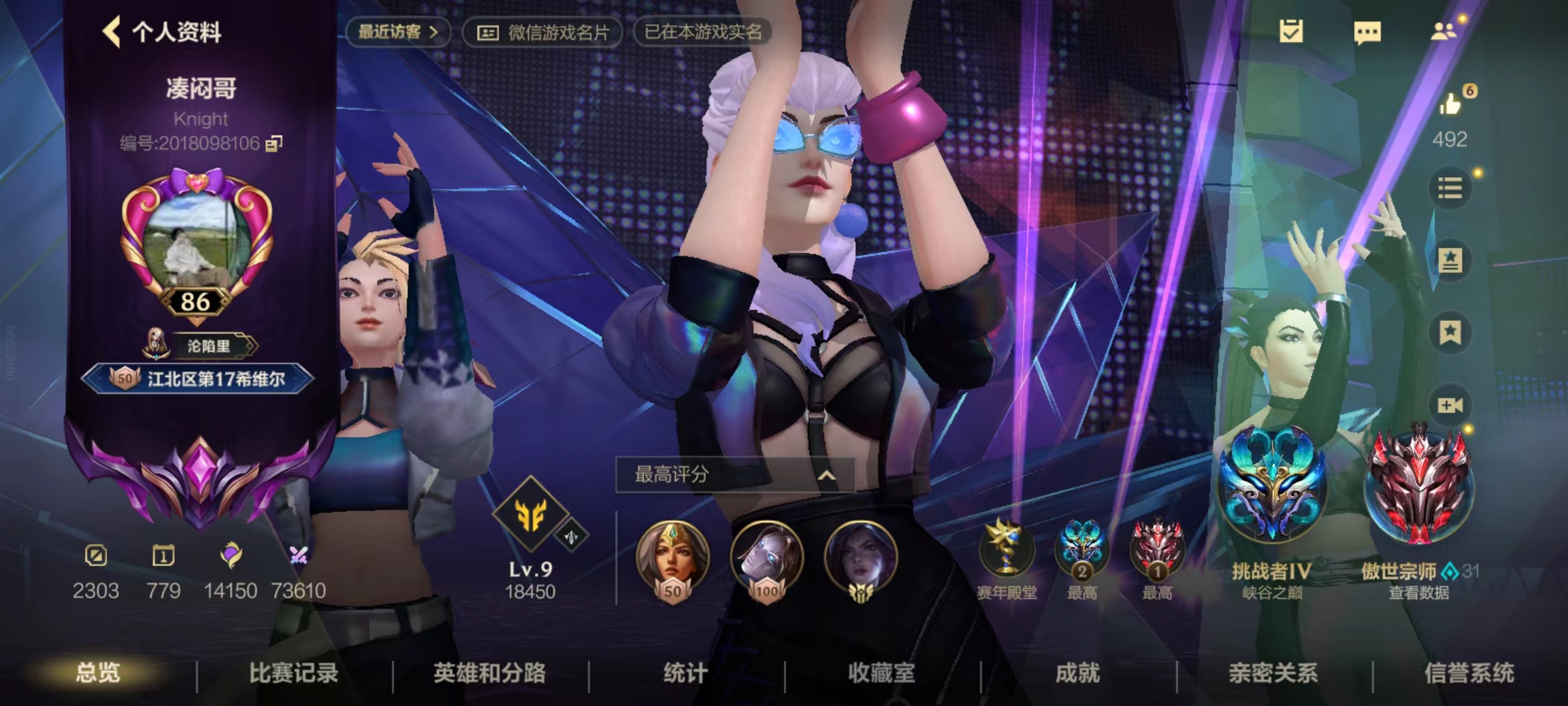View 傲世宗师 rank data
Viewport: 1568px width, 706px height.
[1418, 593]
